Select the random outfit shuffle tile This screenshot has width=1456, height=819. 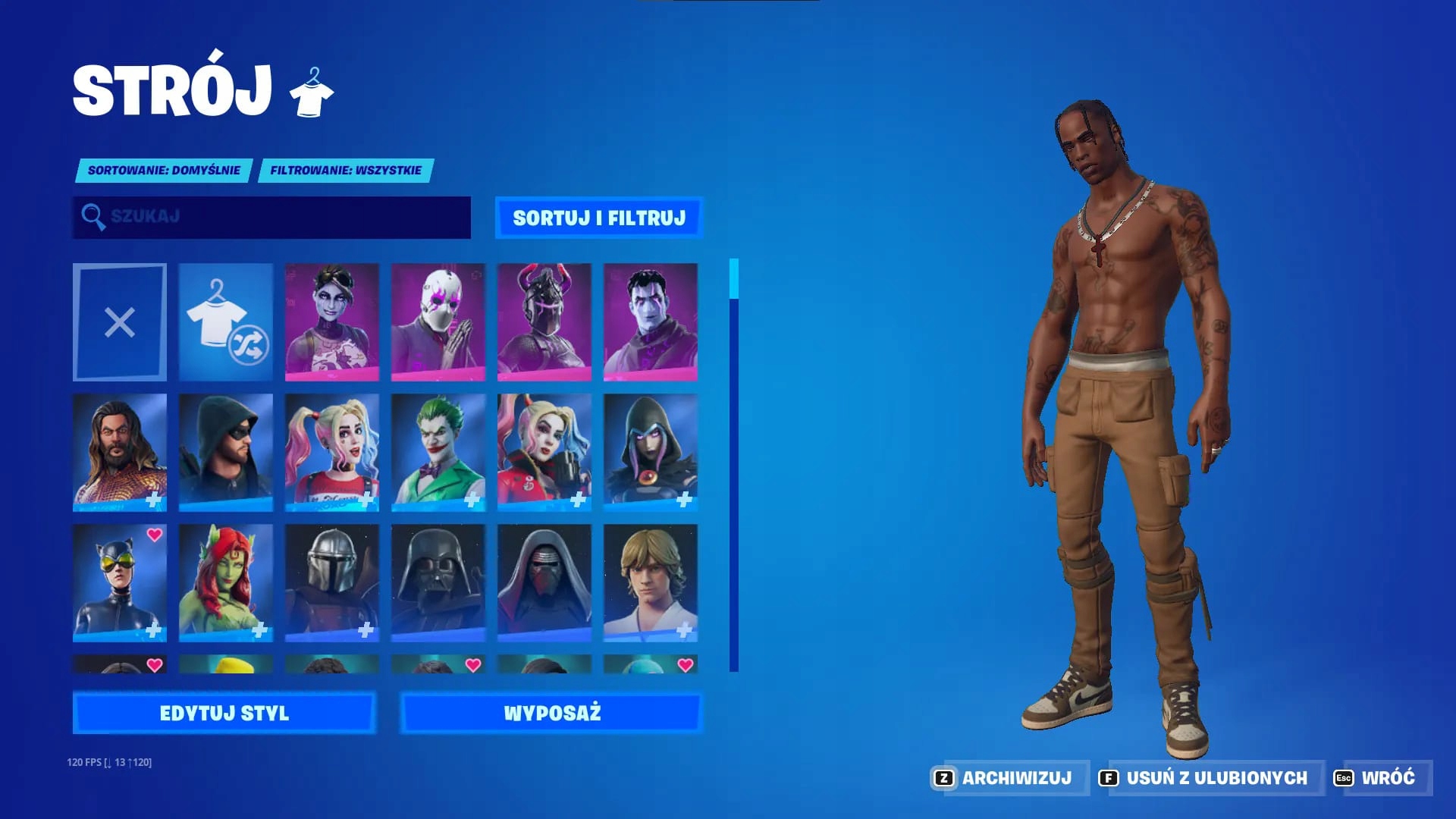click(x=225, y=322)
